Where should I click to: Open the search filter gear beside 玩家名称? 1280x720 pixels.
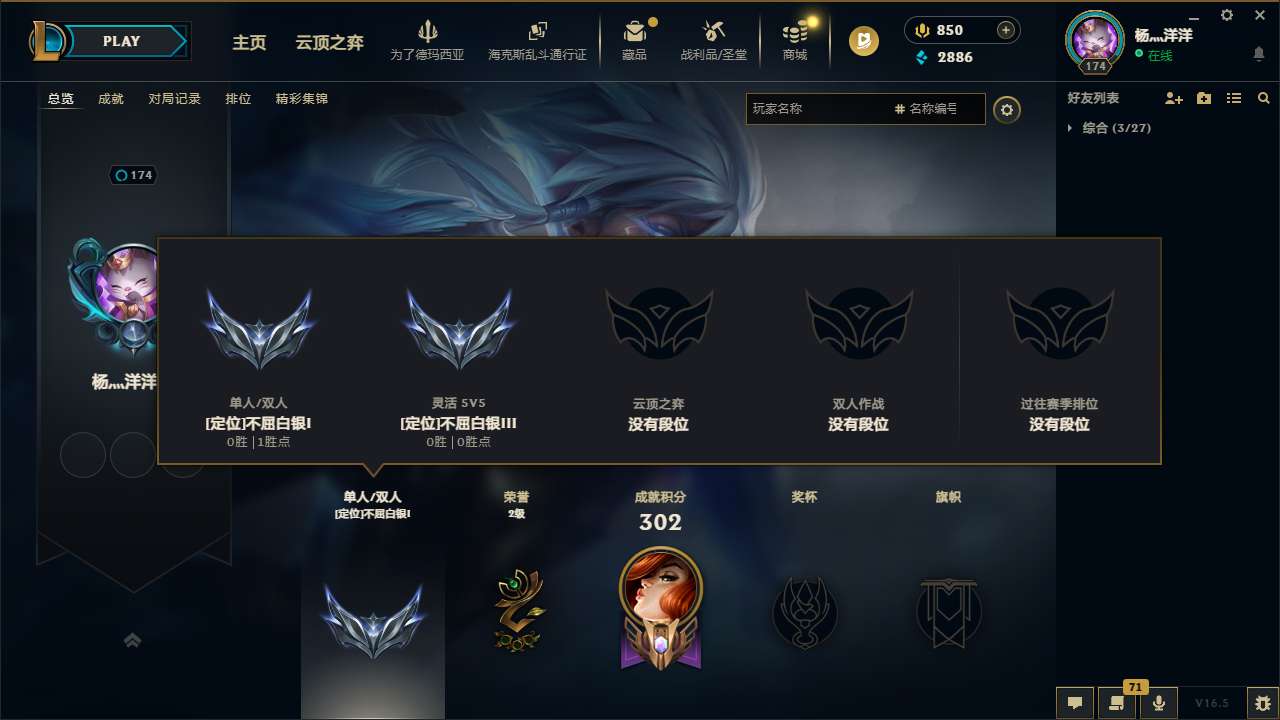(x=1007, y=109)
